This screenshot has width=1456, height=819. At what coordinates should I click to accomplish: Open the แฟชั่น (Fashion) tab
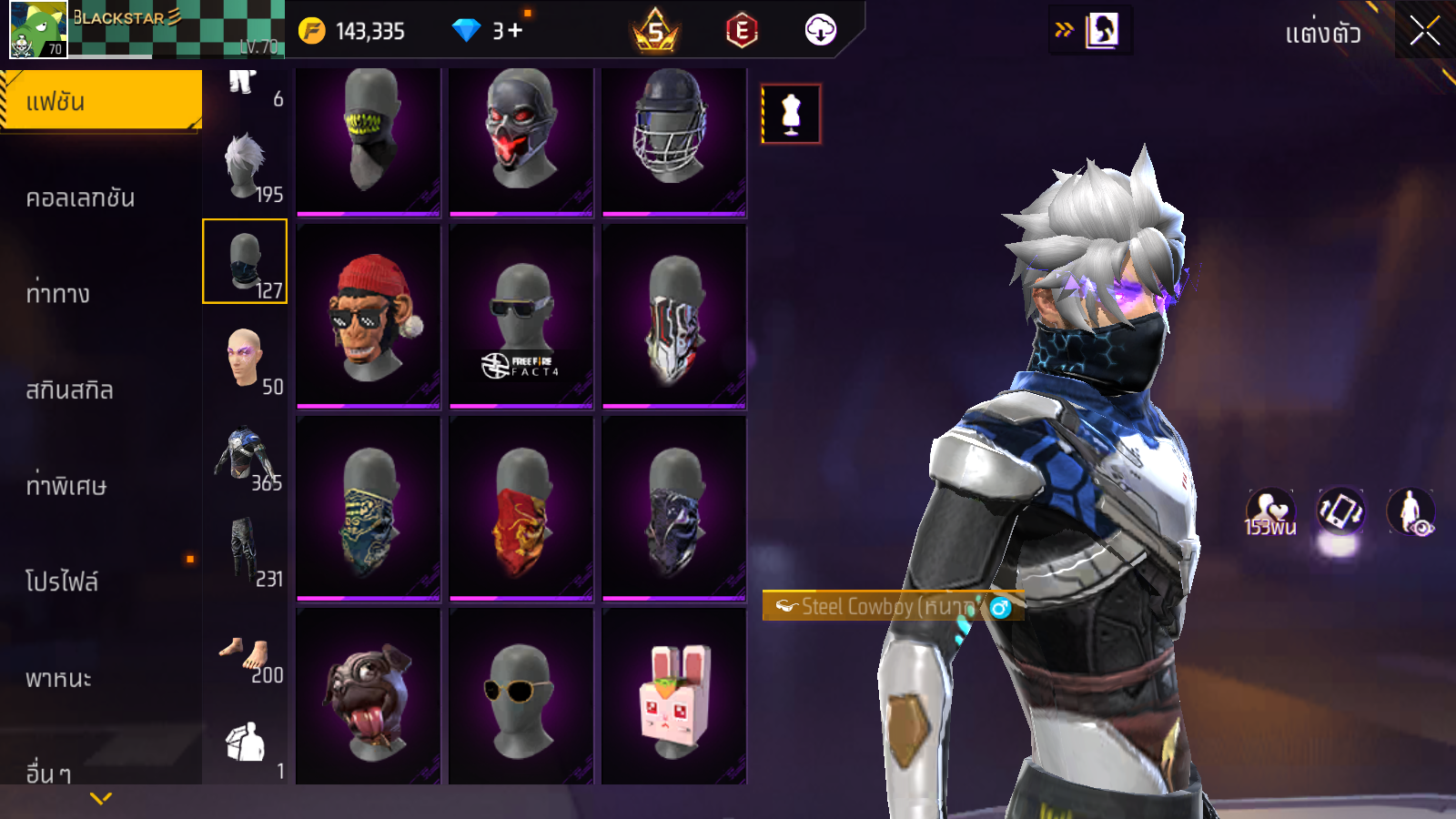click(x=100, y=101)
